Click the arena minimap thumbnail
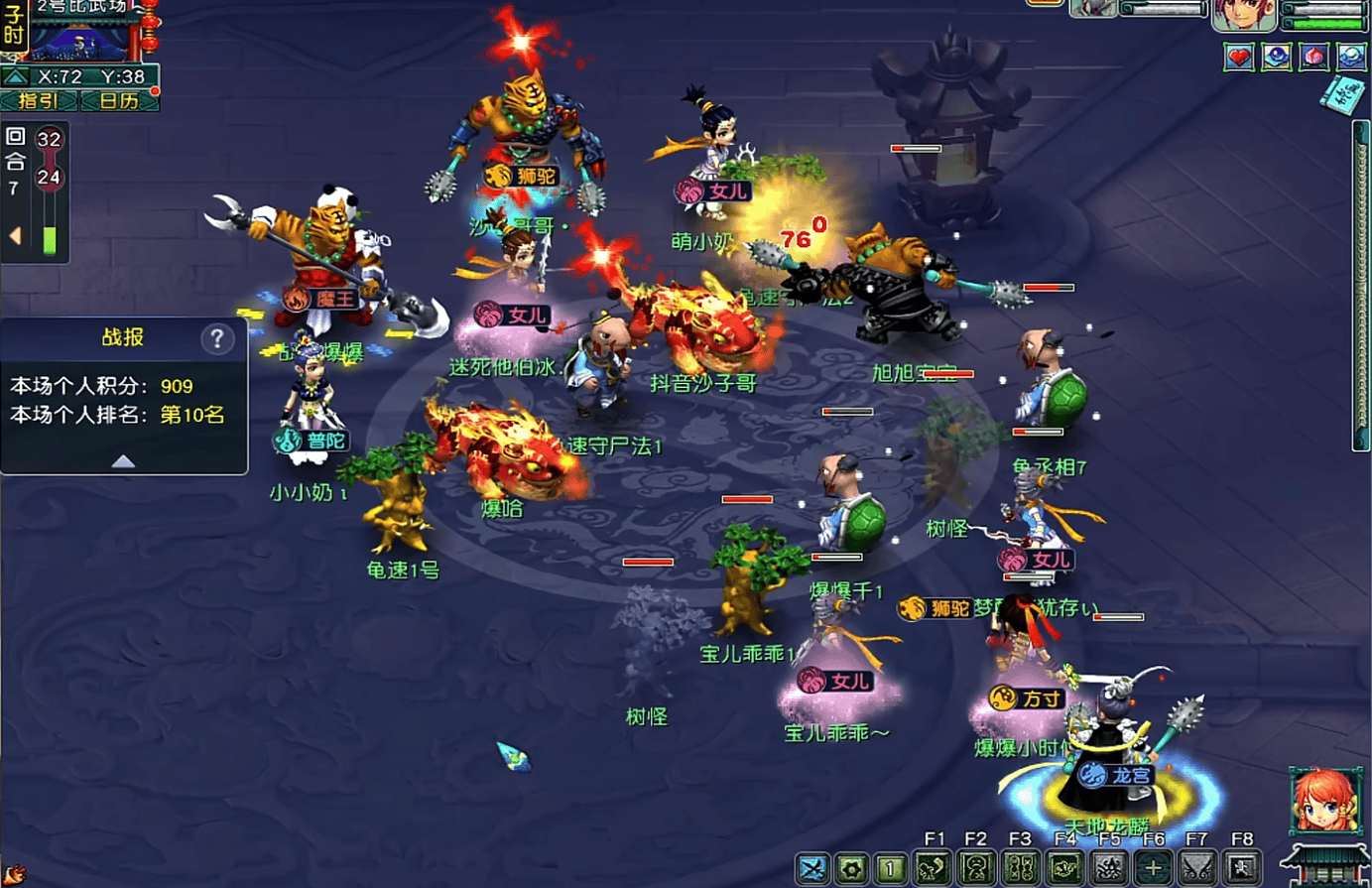The height and width of the screenshot is (888, 1372). coord(79,41)
